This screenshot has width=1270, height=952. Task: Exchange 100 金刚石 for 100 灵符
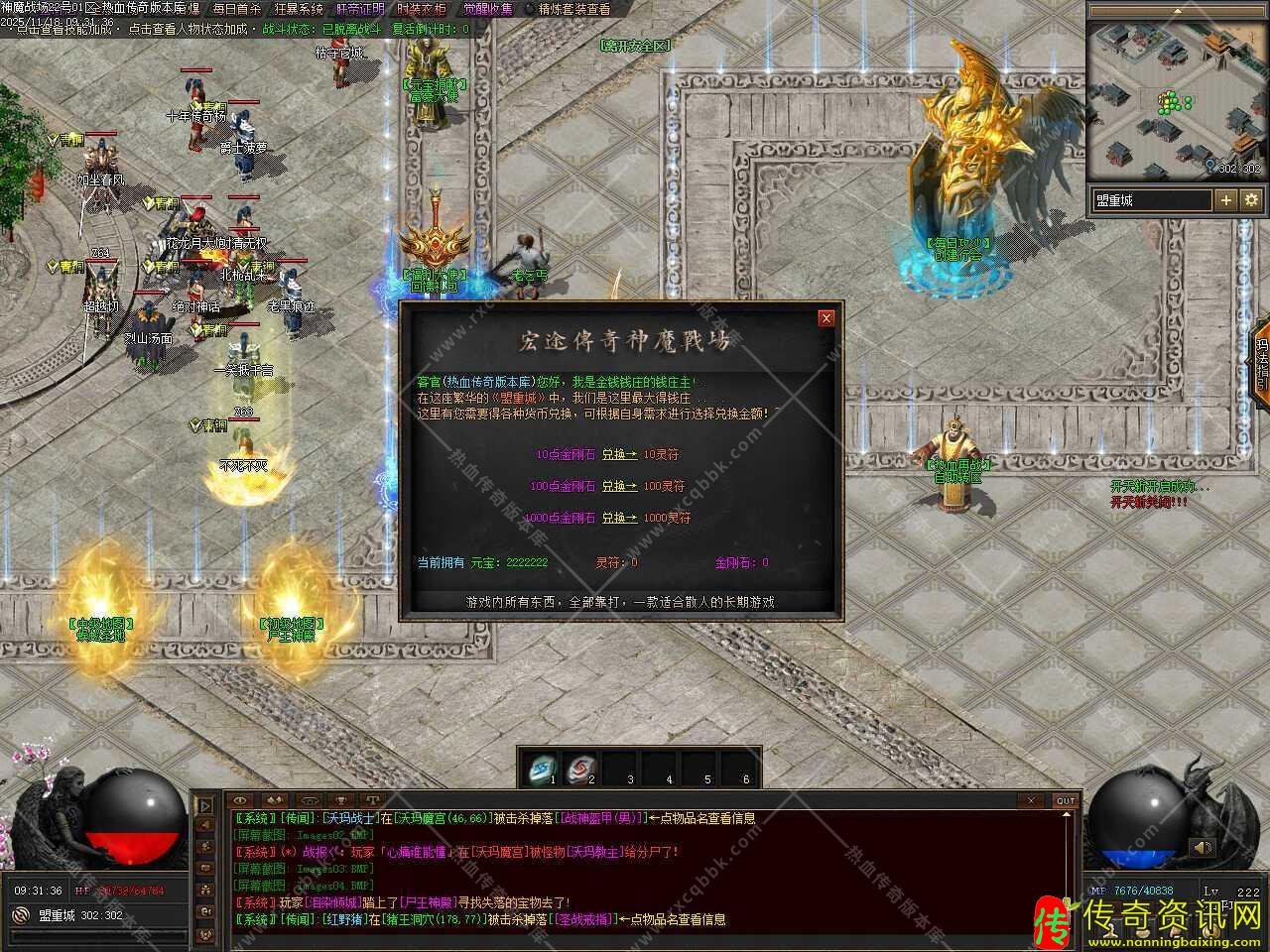619,487
